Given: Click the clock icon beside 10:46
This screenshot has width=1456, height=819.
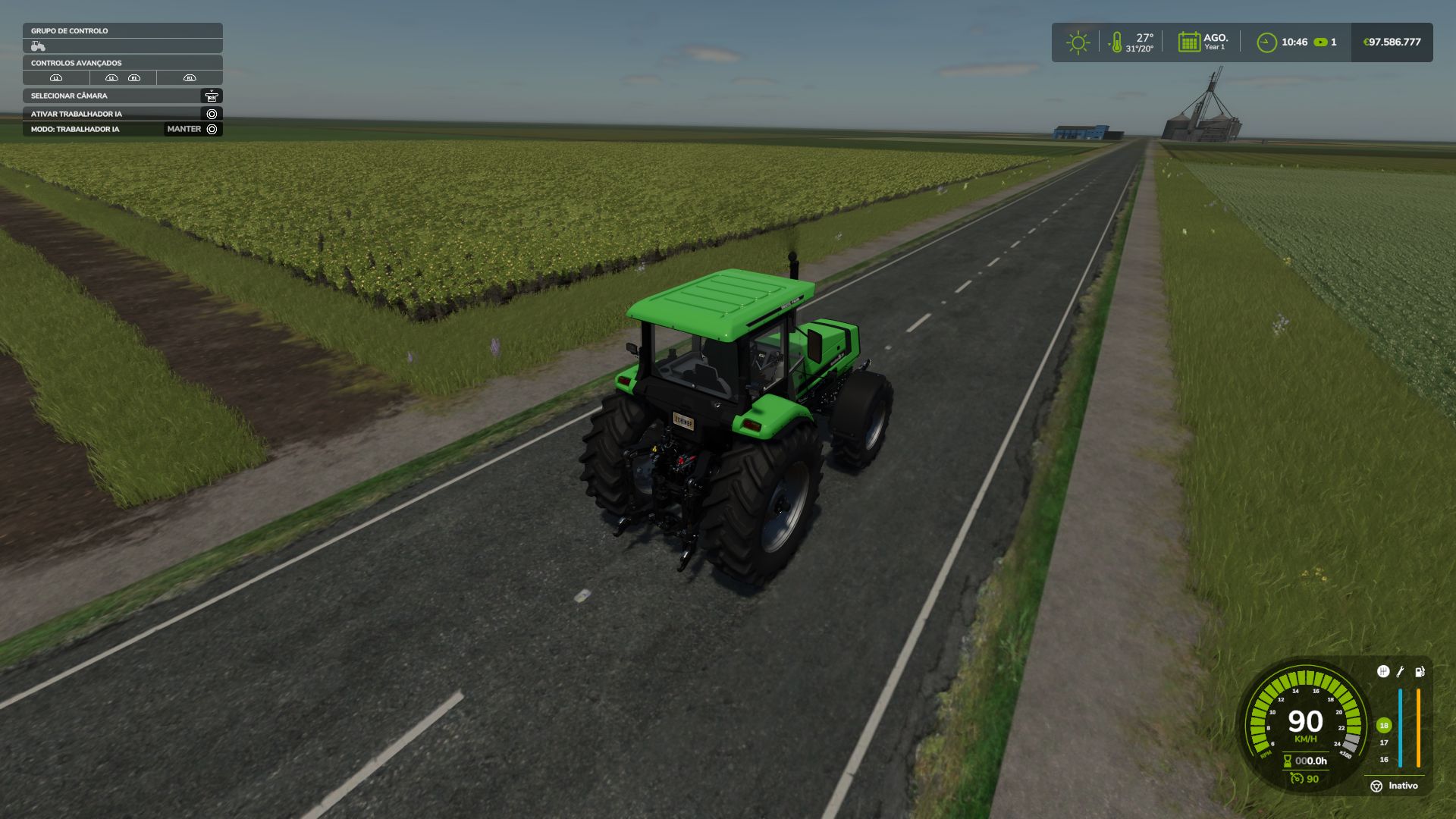Looking at the screenshot, I should 1266,42.
